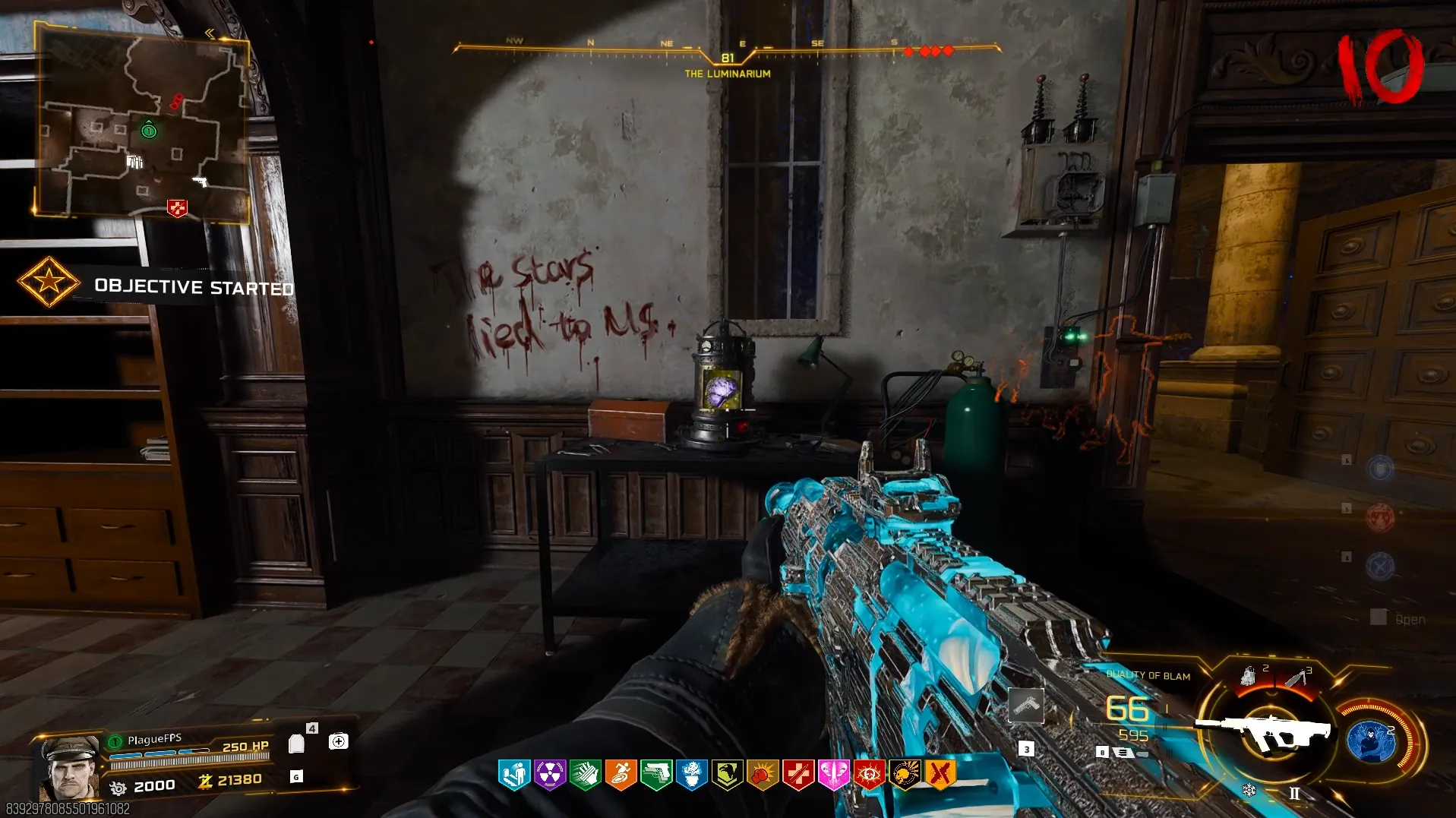Choose the red eye-skull perk icon
1456x818 pixels.
click(x=869, y=775)
